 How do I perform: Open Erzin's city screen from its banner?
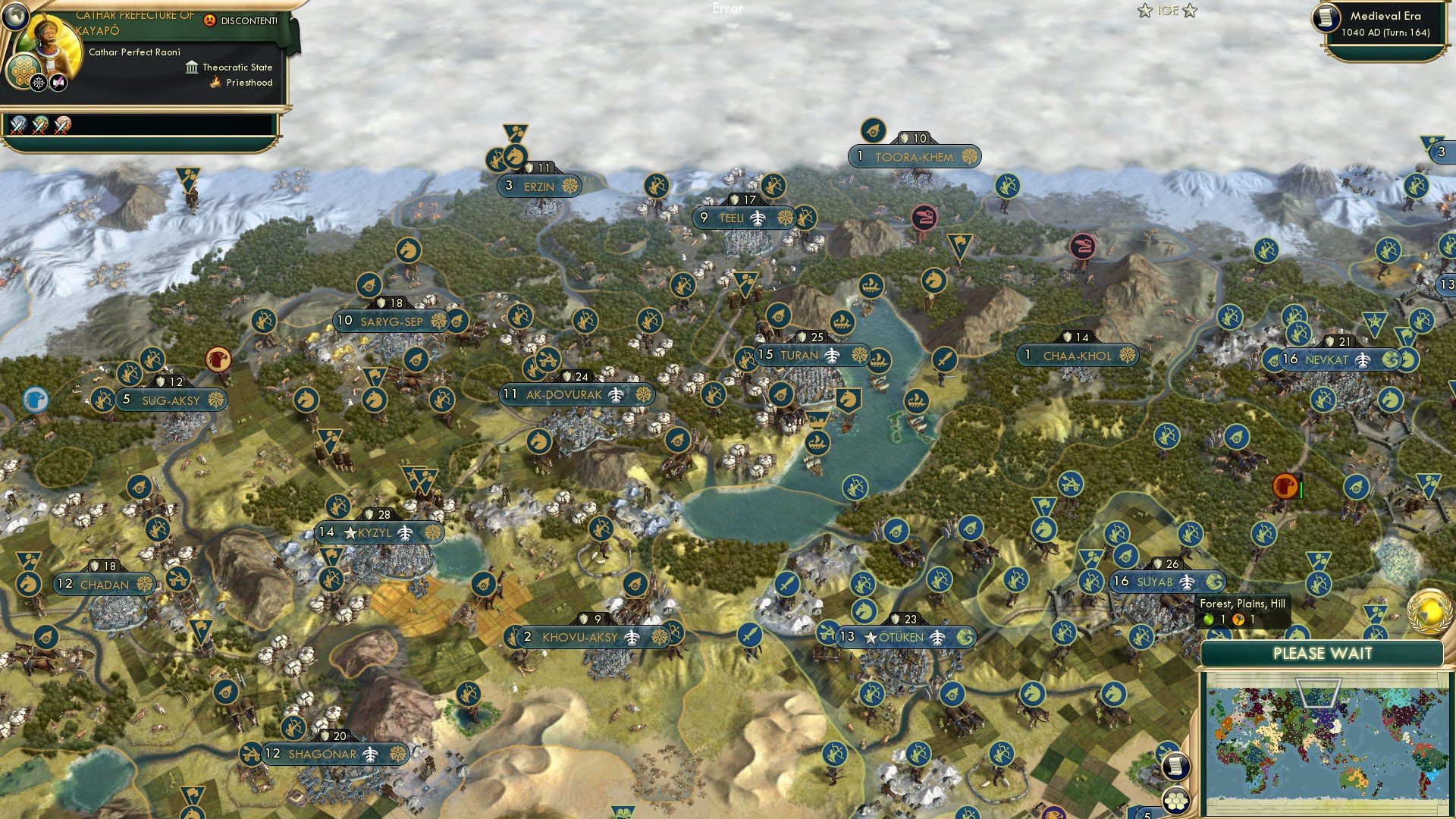click(538, 187)
